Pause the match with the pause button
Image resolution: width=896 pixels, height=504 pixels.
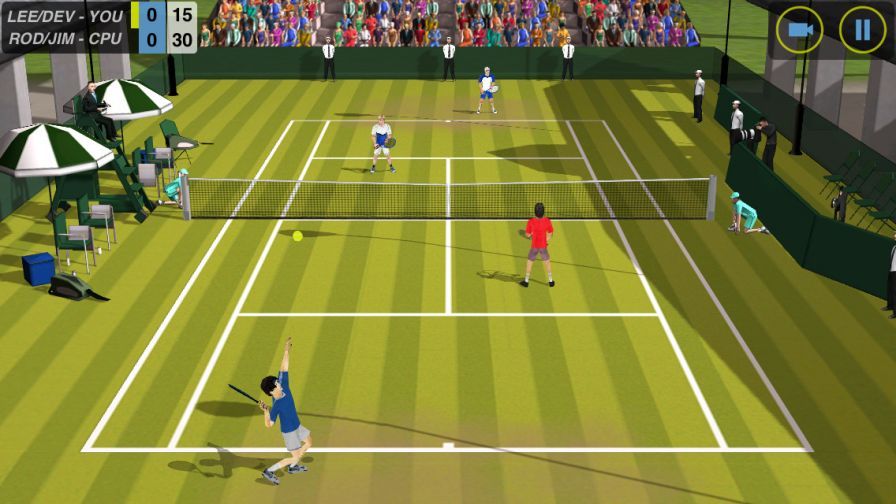click(861, 30)
